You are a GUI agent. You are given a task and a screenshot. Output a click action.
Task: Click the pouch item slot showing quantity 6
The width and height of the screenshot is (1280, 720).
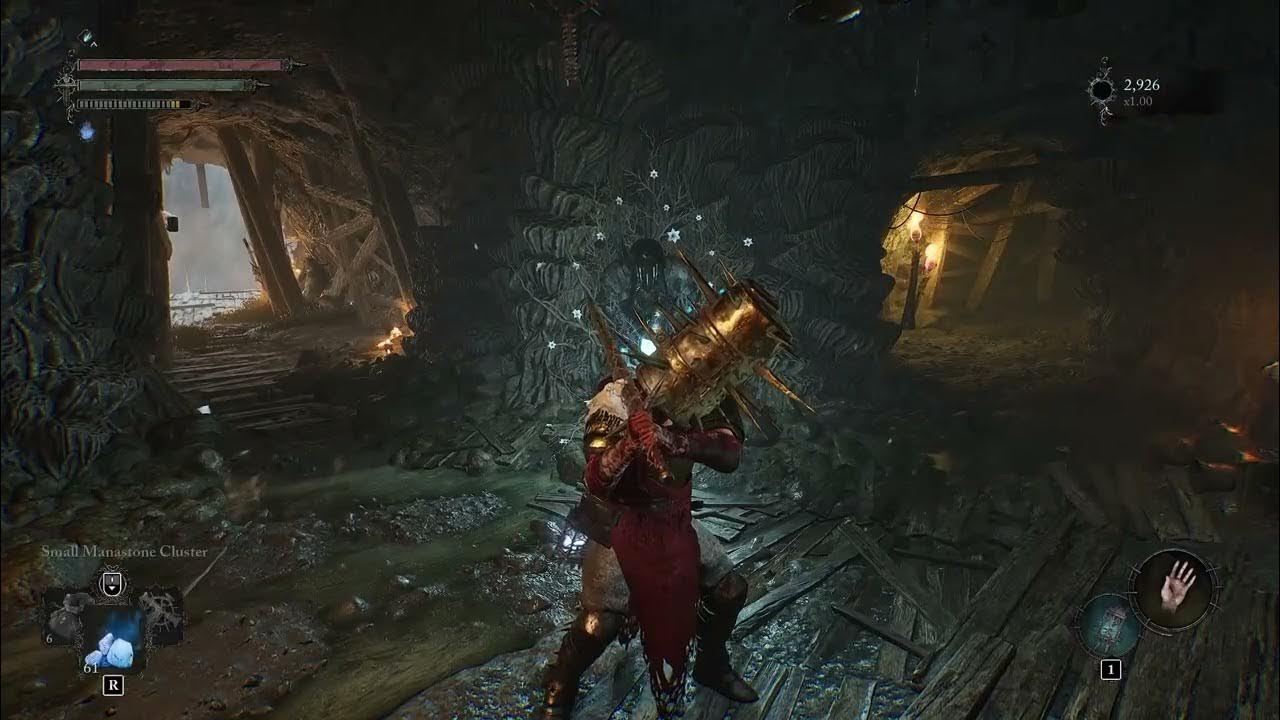67,622
